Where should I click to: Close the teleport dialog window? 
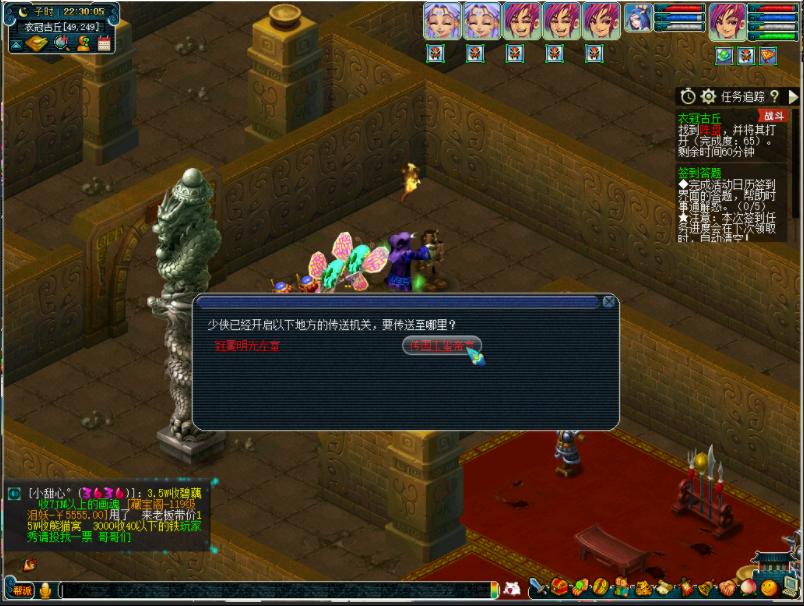click(609, 301)
